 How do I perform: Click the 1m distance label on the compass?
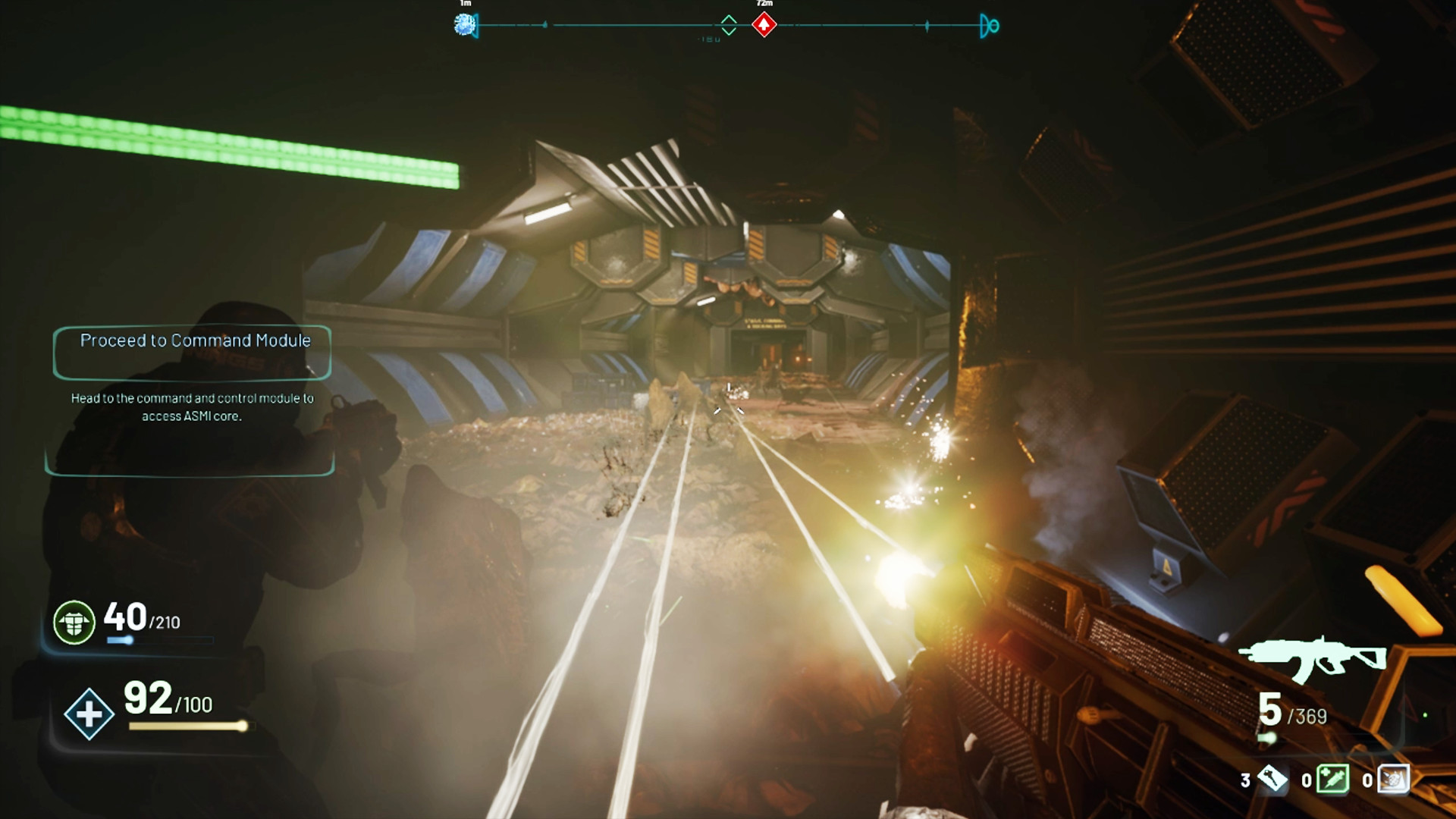pyautogui.click(x=463, y=4)
